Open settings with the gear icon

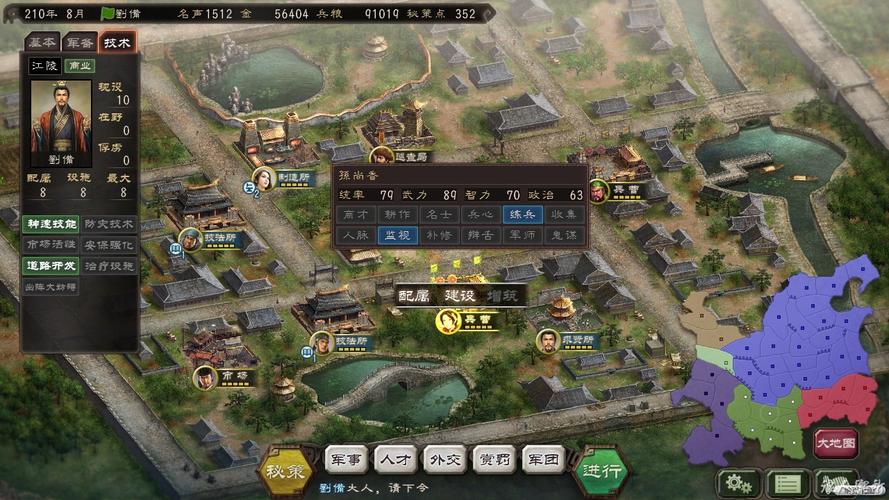pos(739,483)
